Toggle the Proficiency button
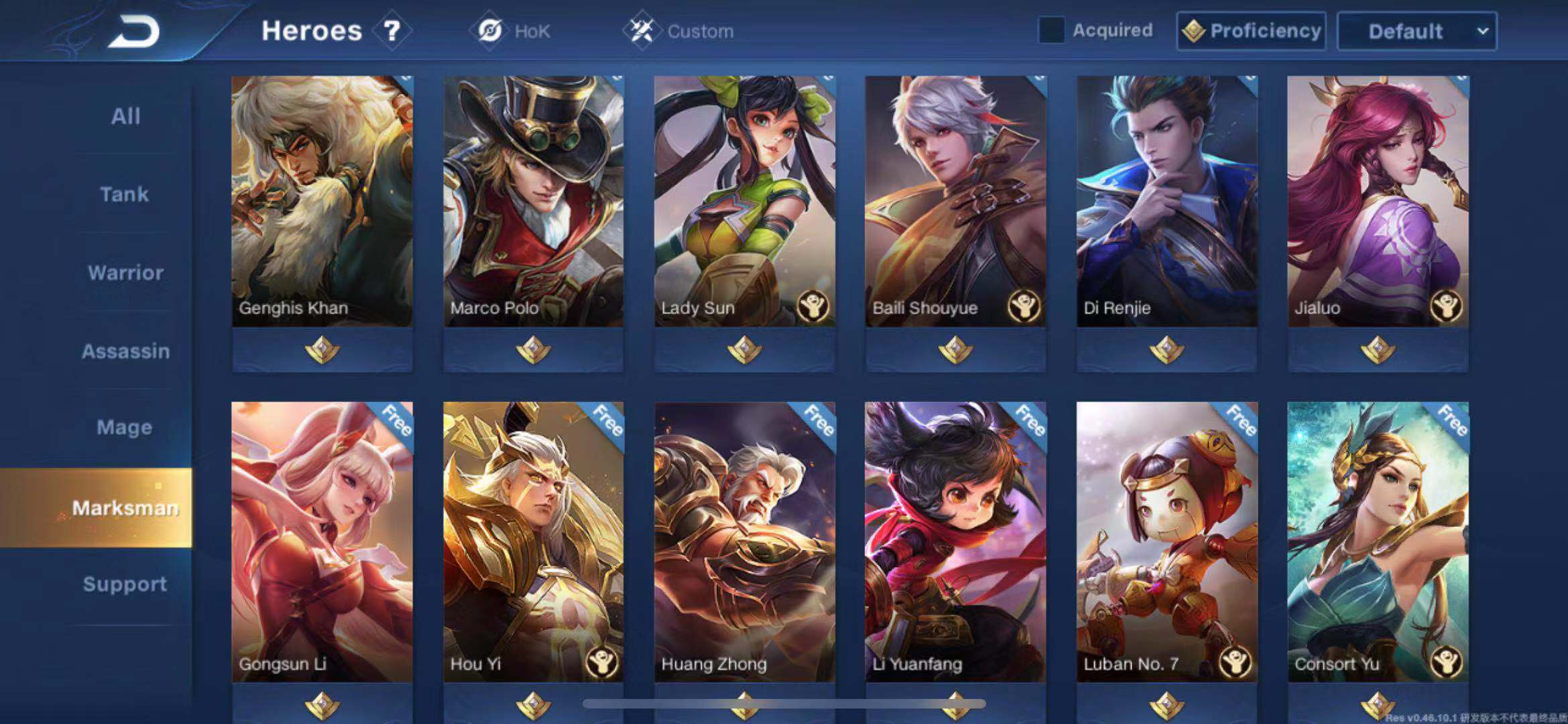Viewport: 1568px width, 724px height. click(x=1251, y=31)
